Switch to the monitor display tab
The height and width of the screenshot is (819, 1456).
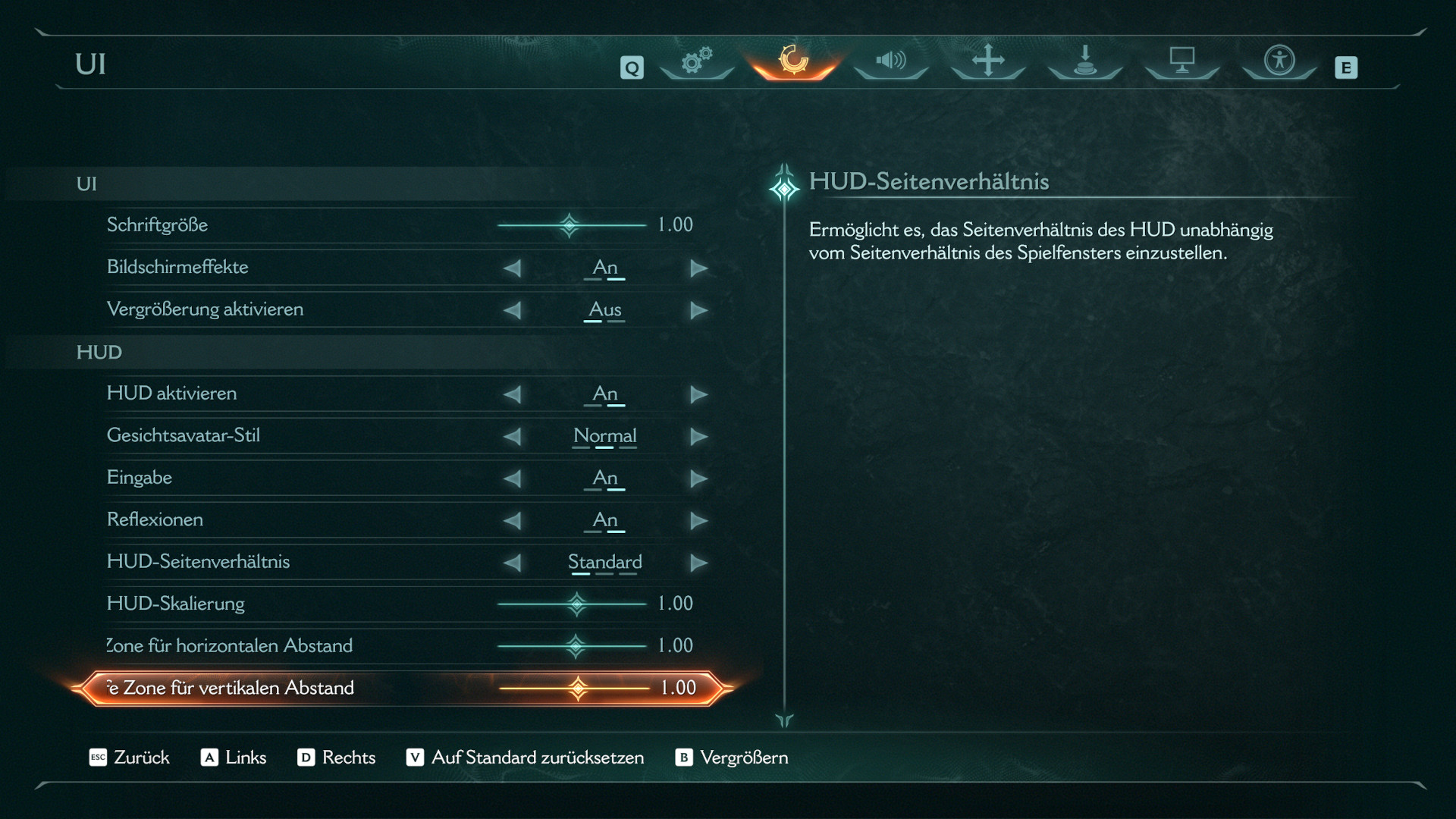[x=1181, y=61]
